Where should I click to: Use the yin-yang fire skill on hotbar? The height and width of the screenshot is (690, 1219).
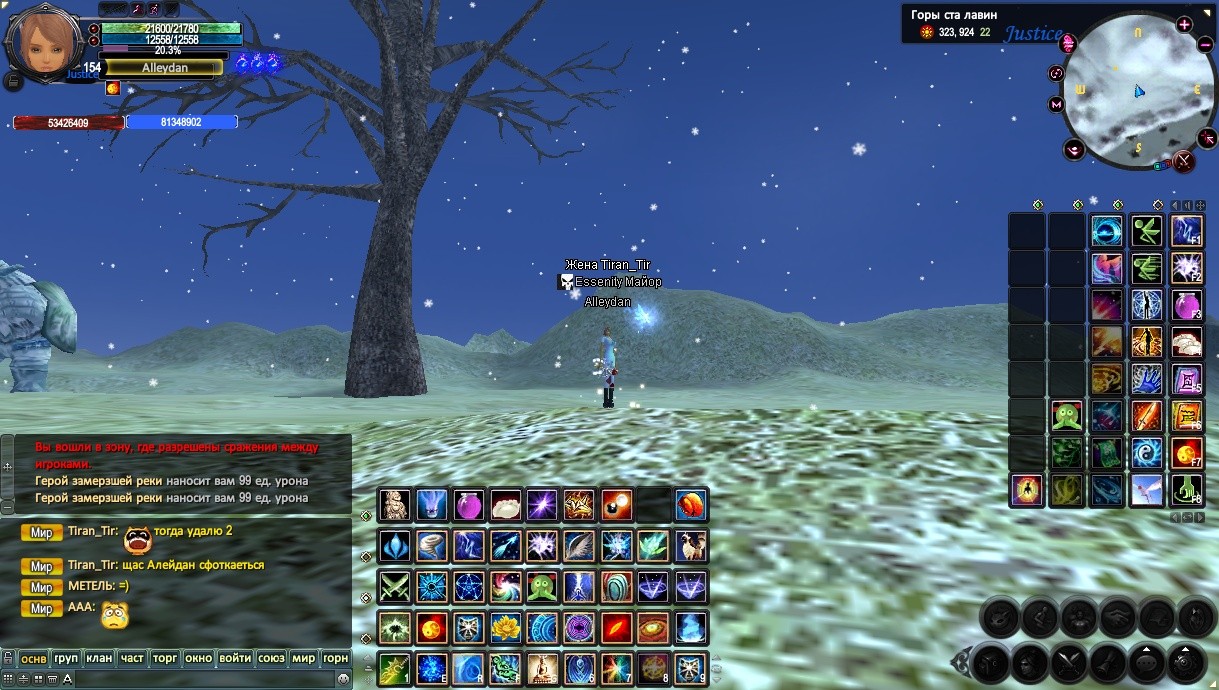(x=432, y=628)
